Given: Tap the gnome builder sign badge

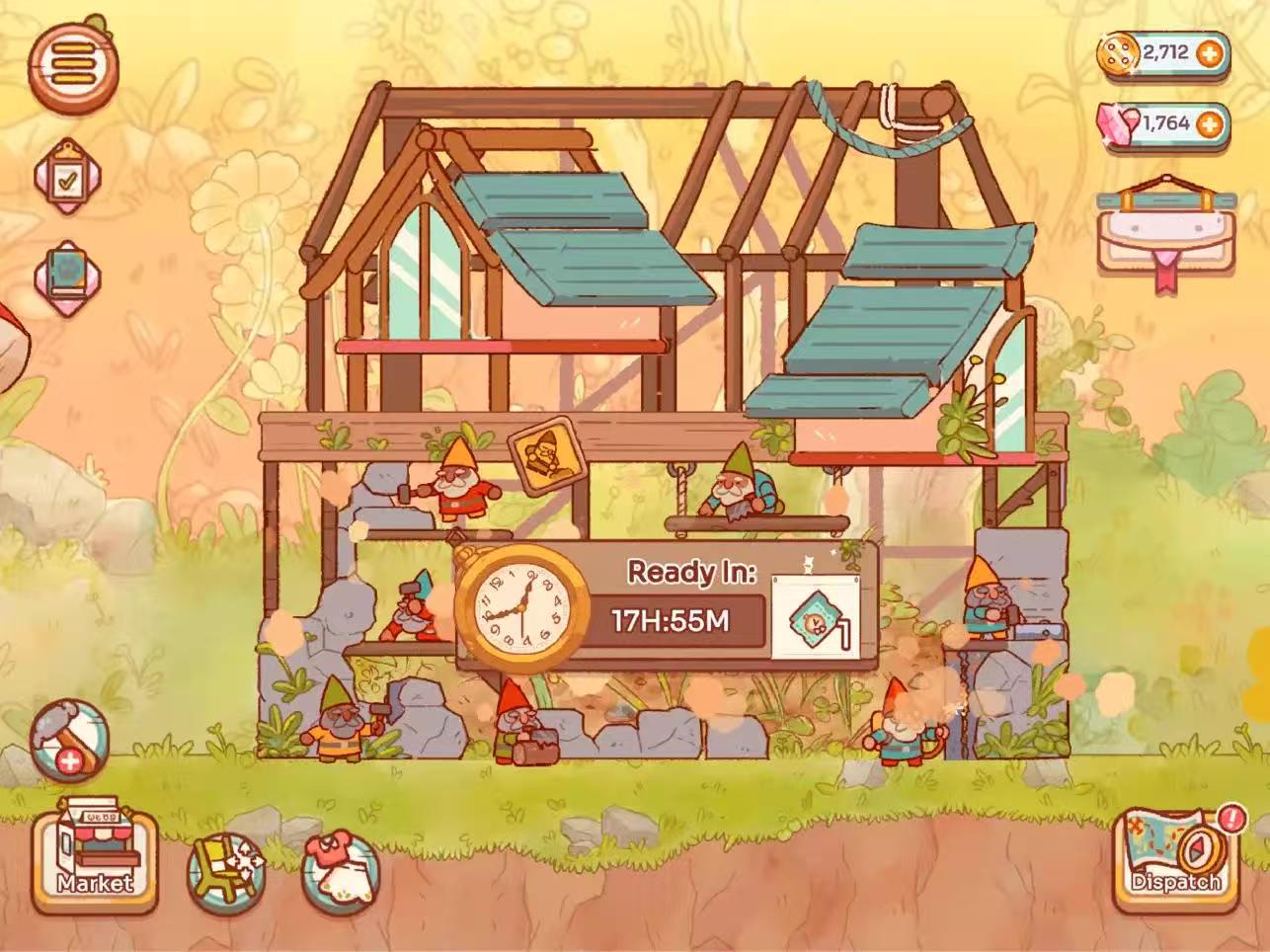Looking at the screenshot, I should pyautogui.click(x=540, y=456).
